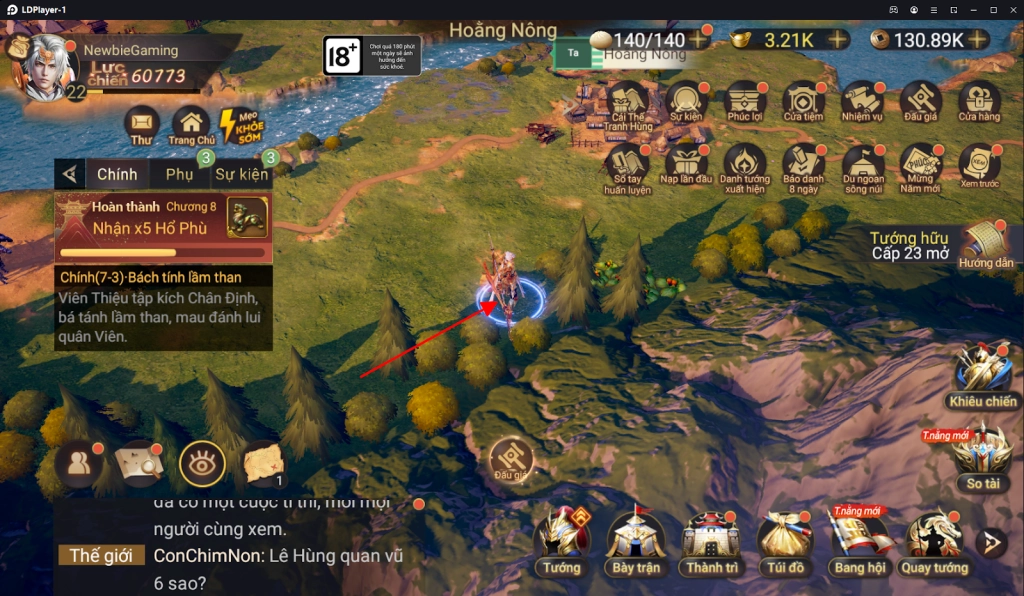Open the Nhiệm vụ quests menu

[861, 102]
